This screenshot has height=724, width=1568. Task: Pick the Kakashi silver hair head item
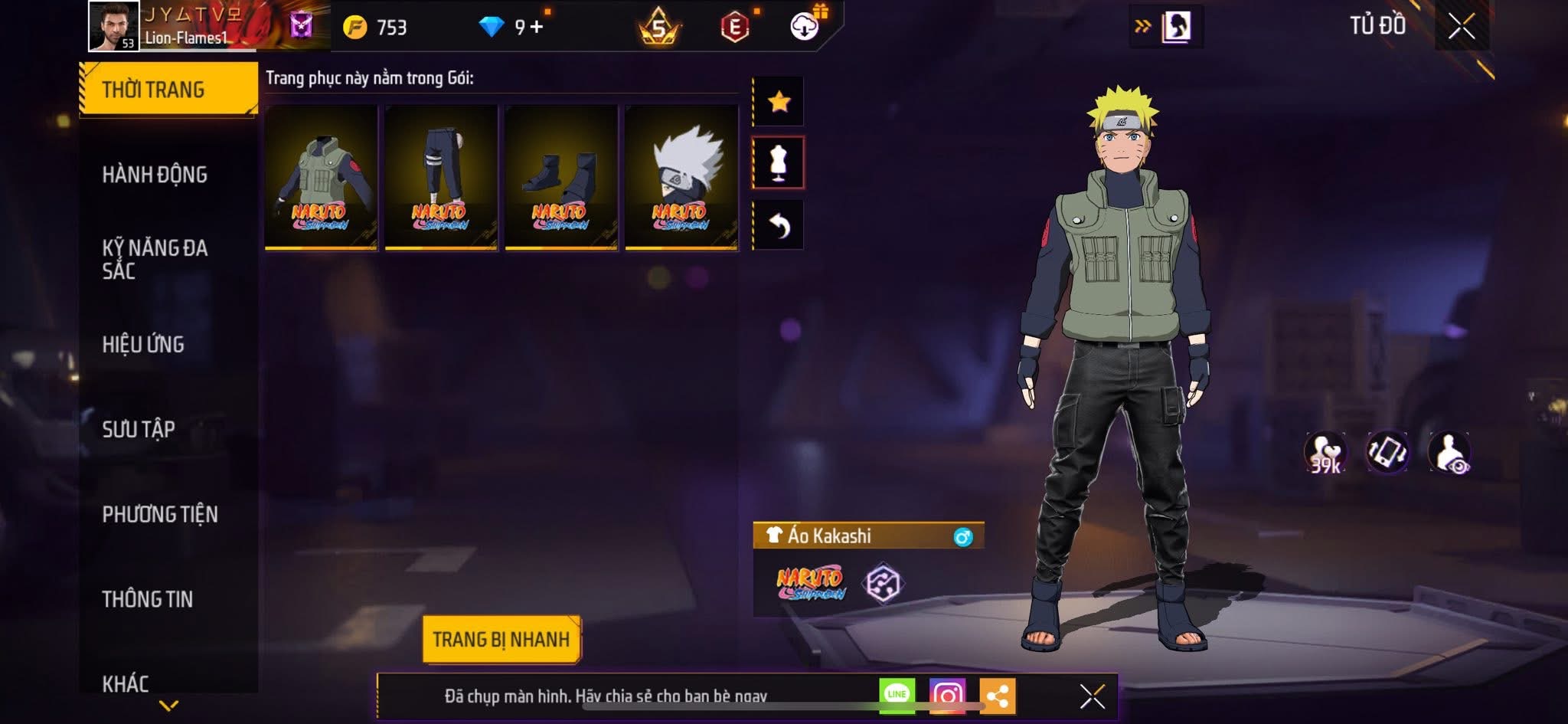tap(681, 177)
